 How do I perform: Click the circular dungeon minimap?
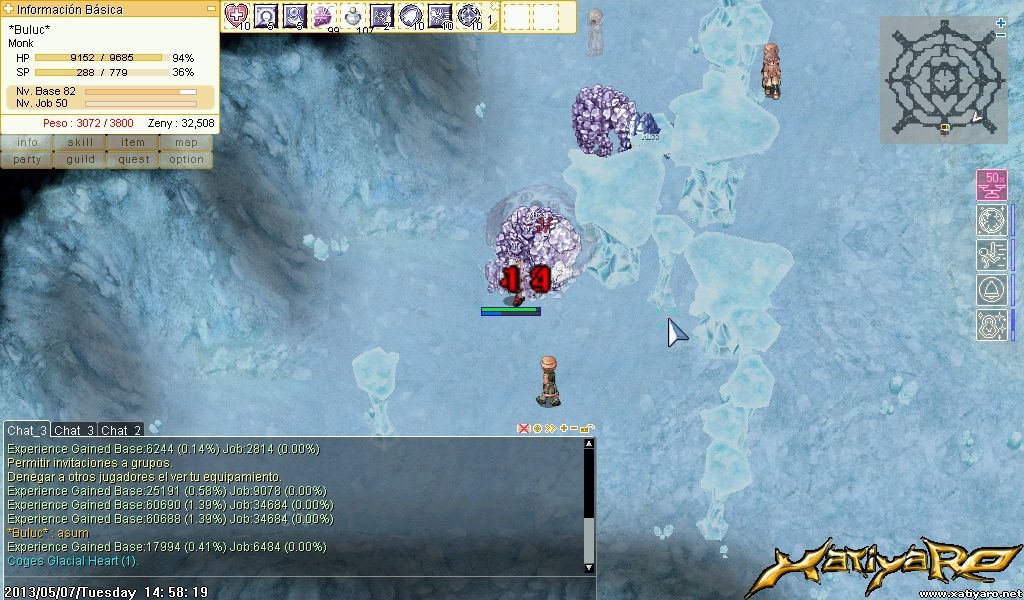(940, 79)
